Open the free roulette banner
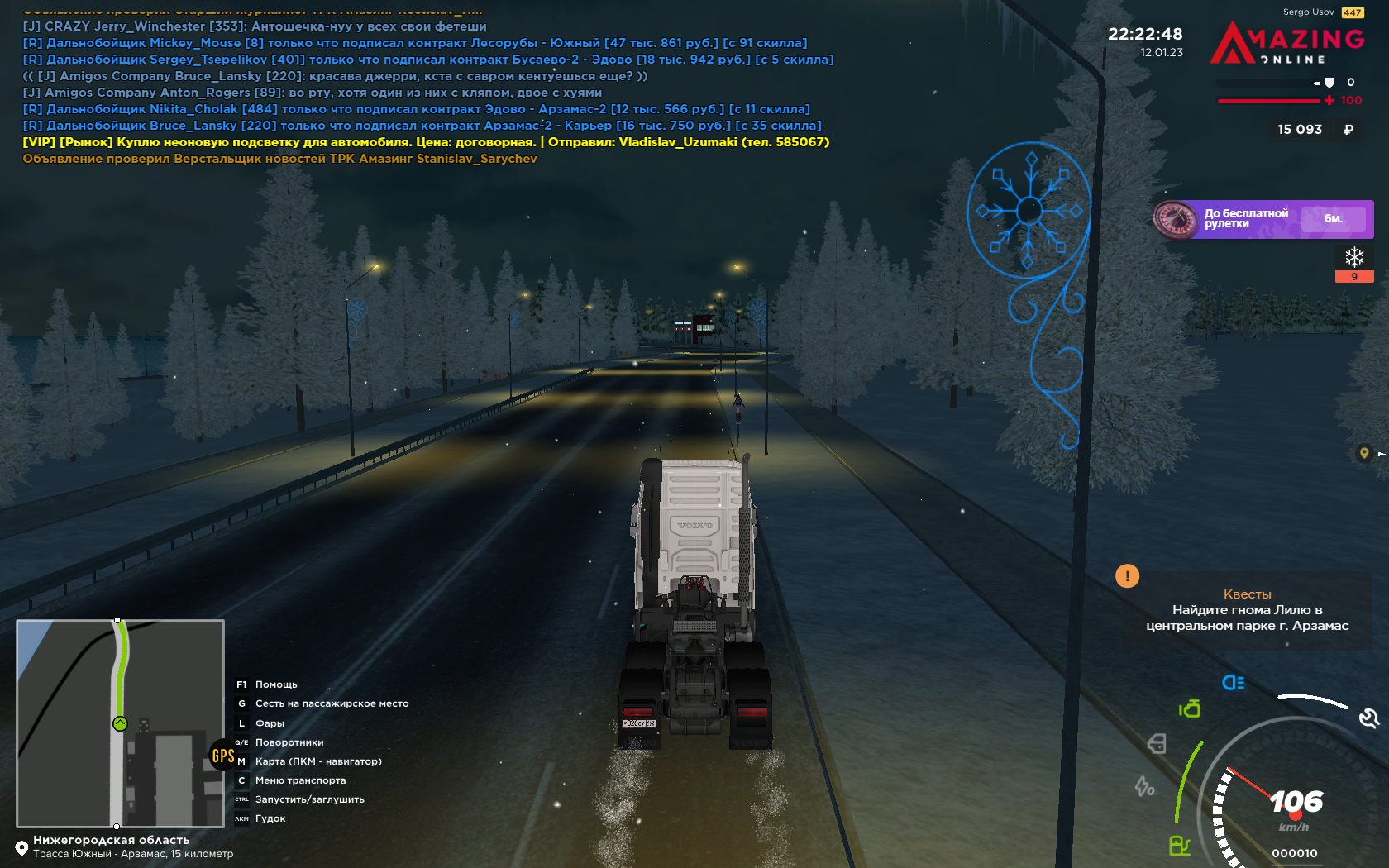Screen dimensions: 1389x868 tap(1263, 219)
